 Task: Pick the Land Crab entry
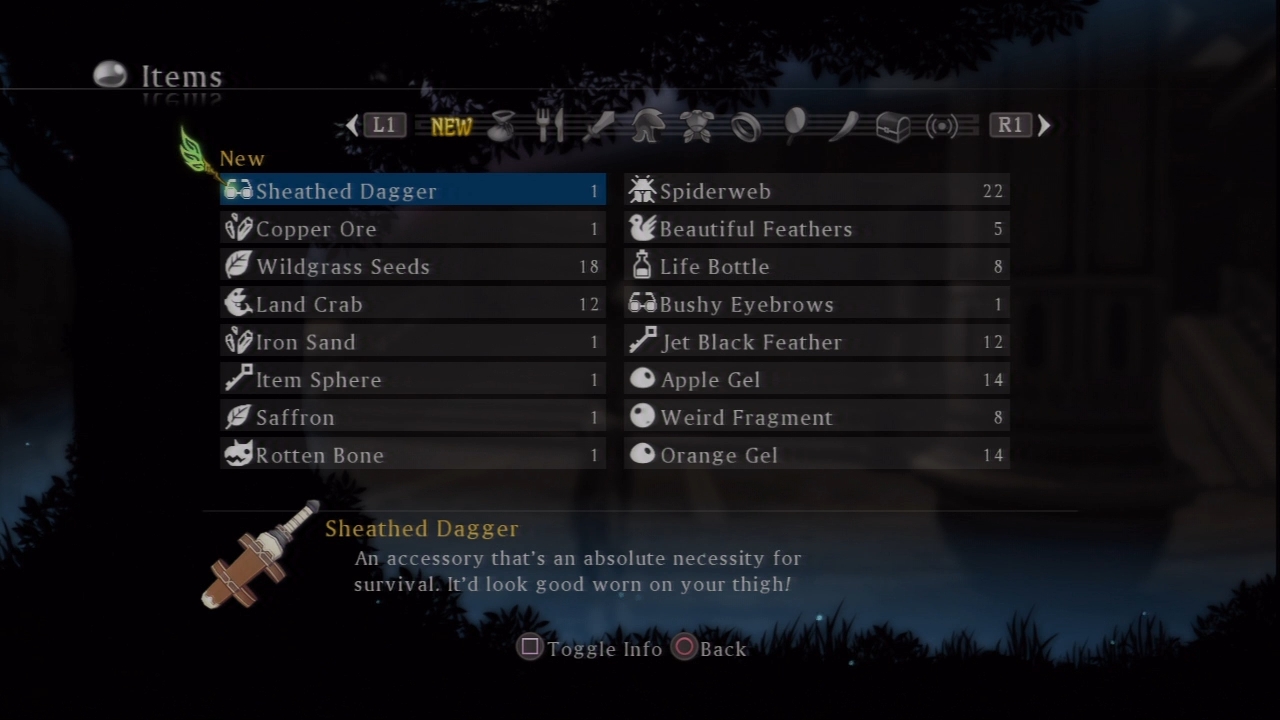[412, 304]
